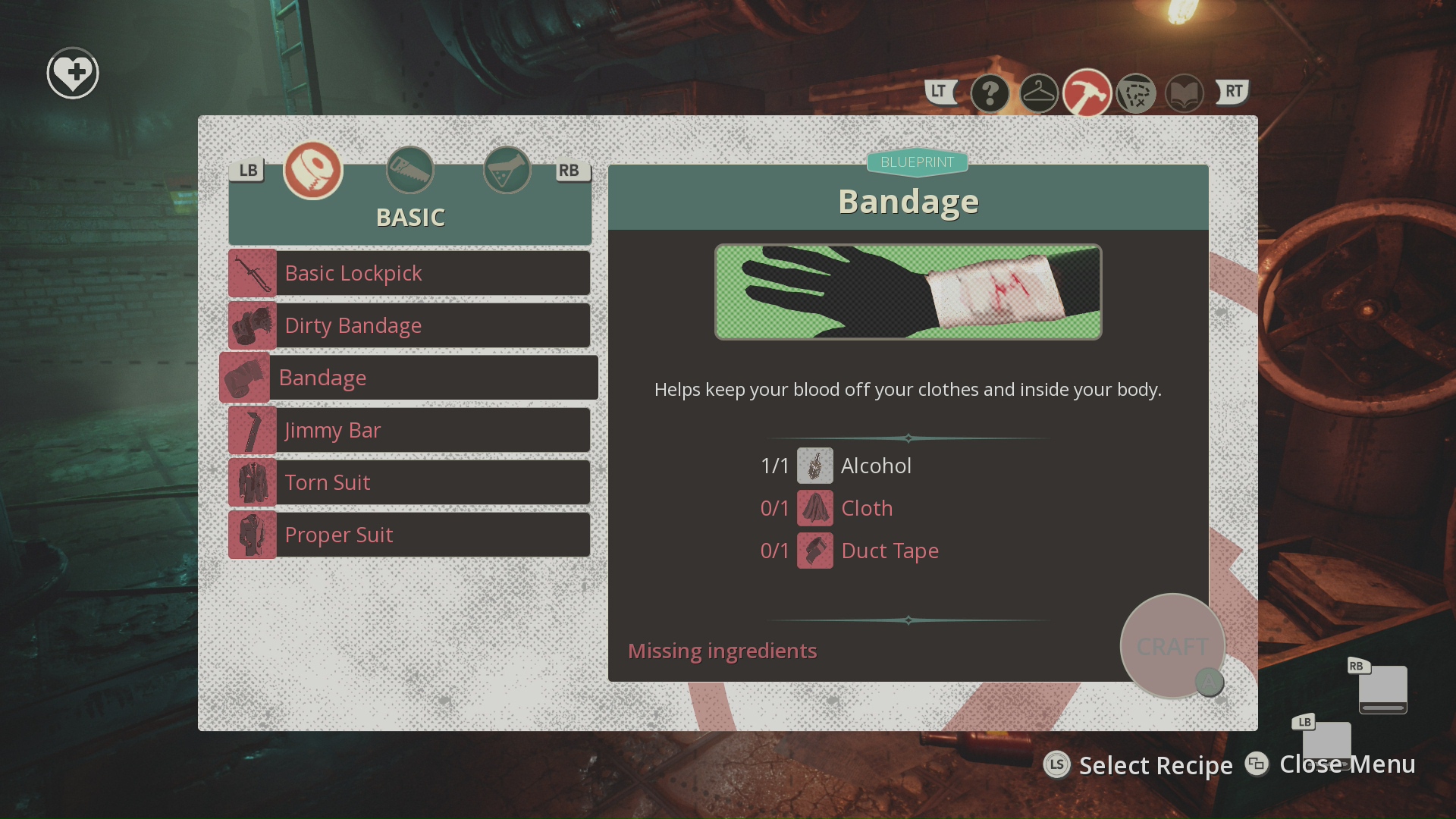Select the Bandage recipe row

(x=409, y=378)
